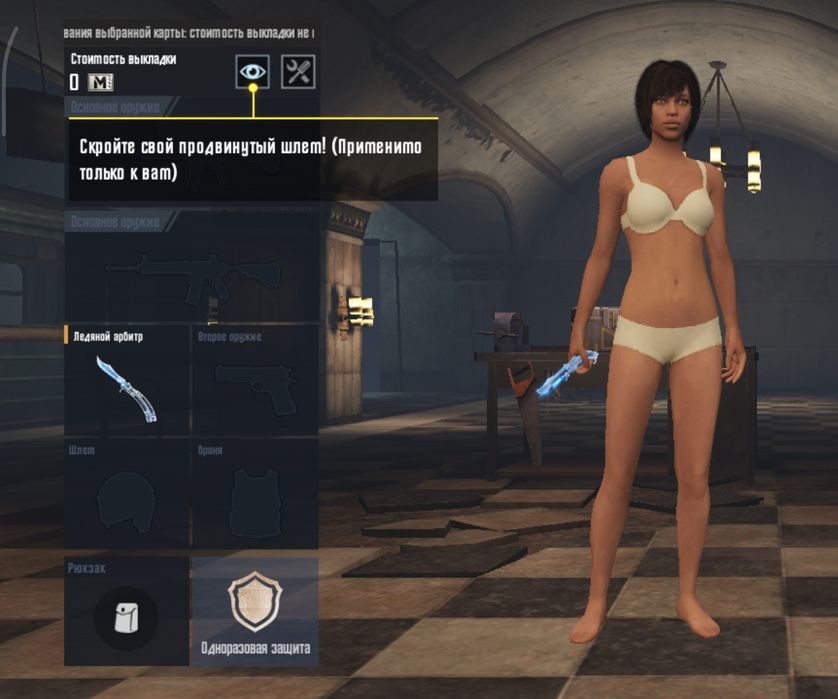Toggle the eye icon to hide helmet
Viewport: 838px width, 699px height.
pyautogui.click(x=252, y=71)
